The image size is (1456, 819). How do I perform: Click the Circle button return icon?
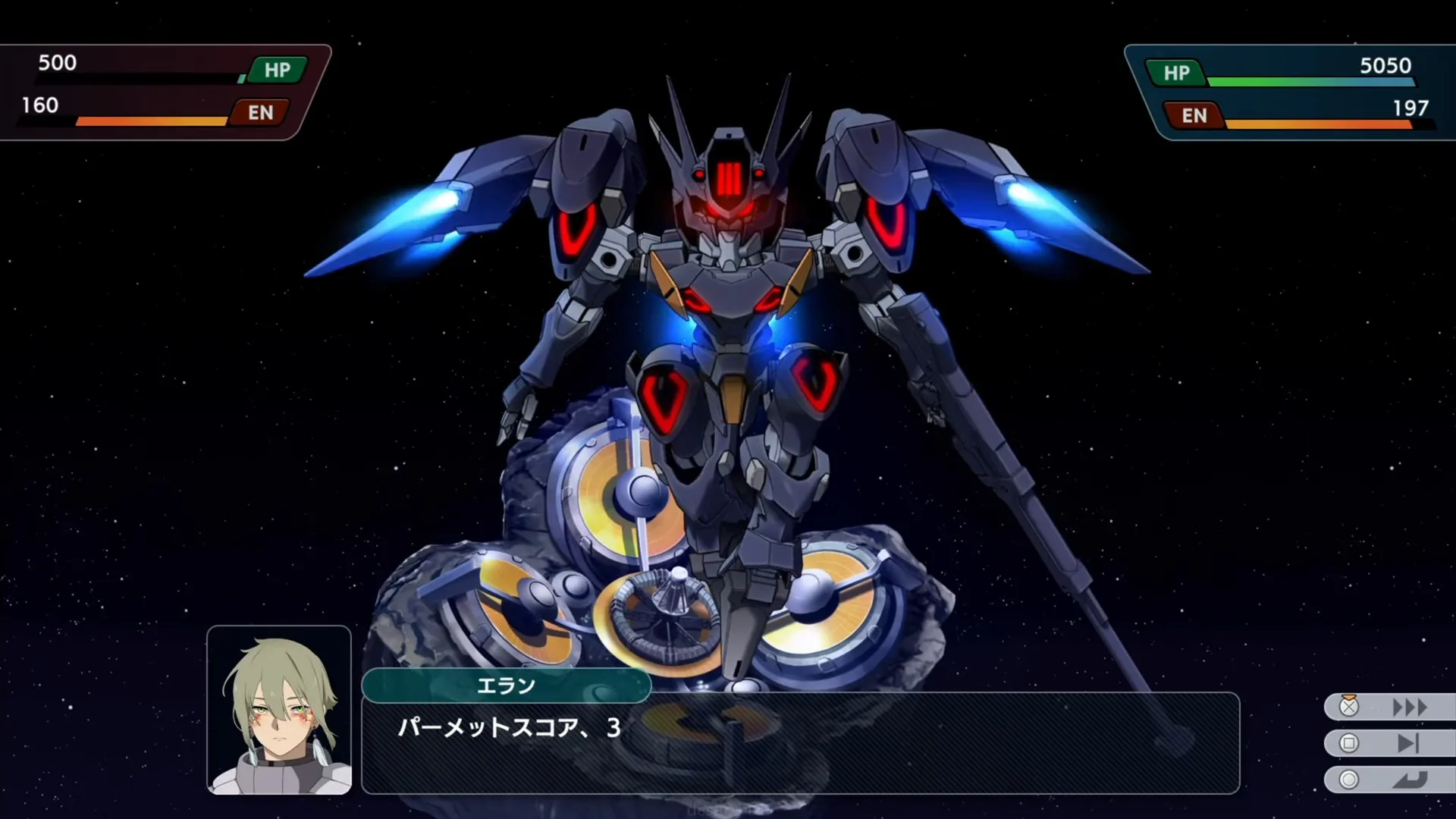tap(1348, 780)
